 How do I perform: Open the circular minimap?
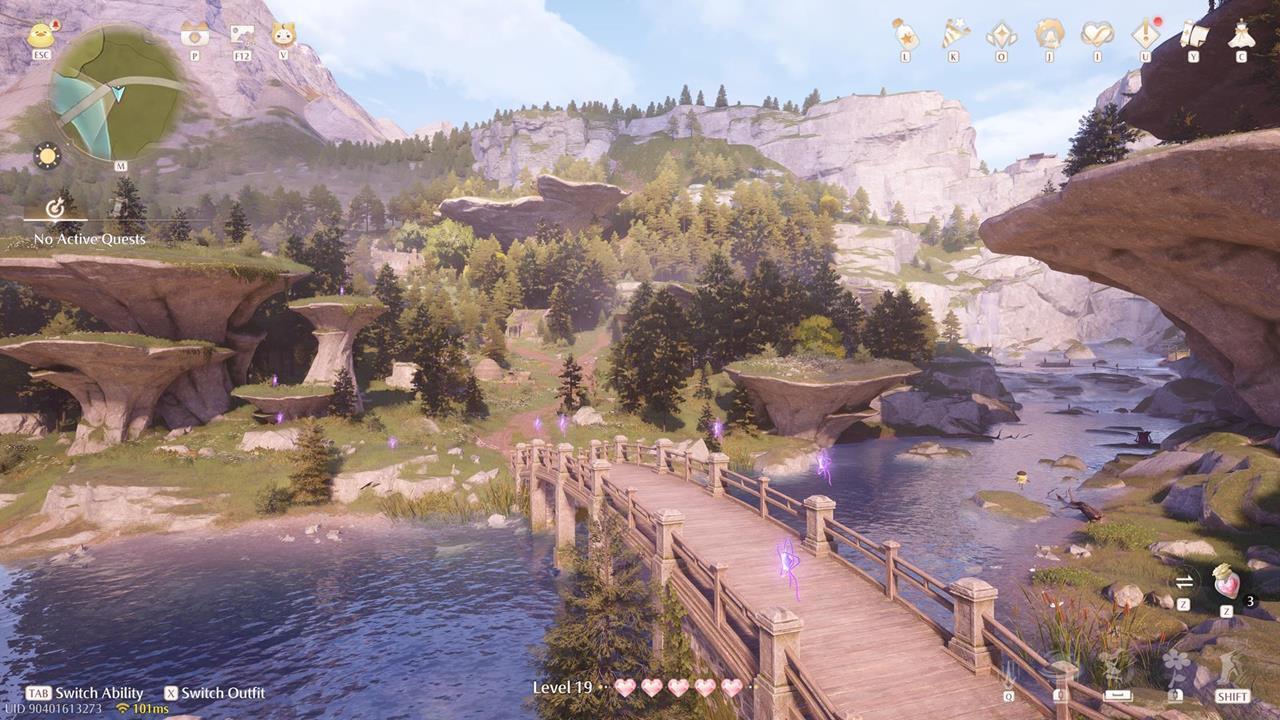(x=118, y=93)
